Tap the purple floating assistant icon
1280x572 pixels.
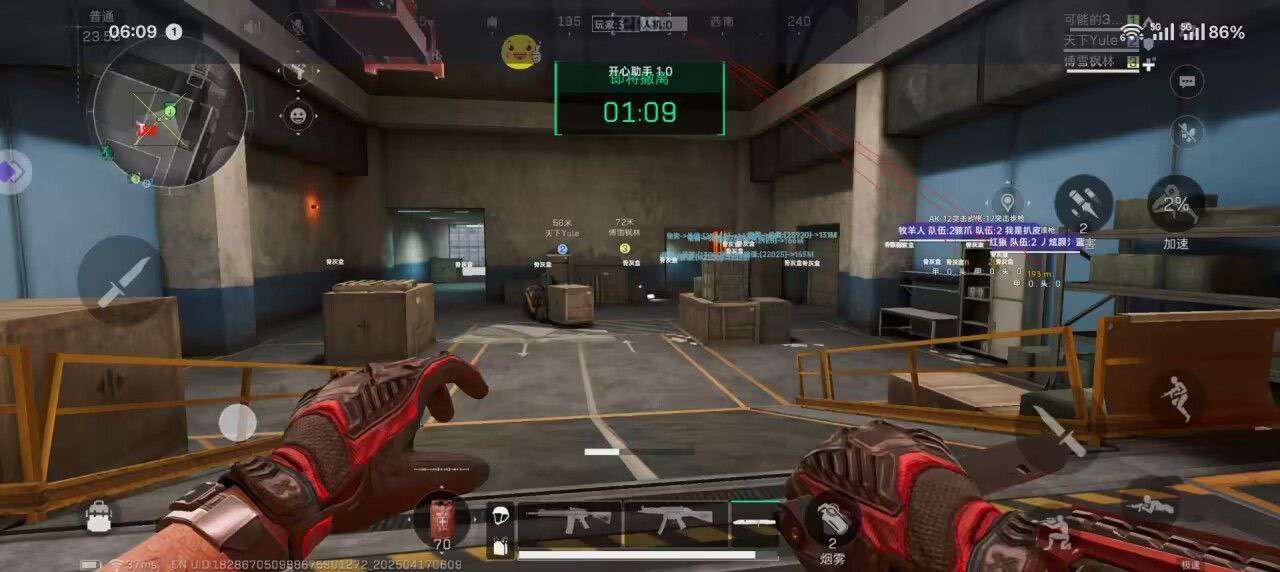click(x=12, y=172)
